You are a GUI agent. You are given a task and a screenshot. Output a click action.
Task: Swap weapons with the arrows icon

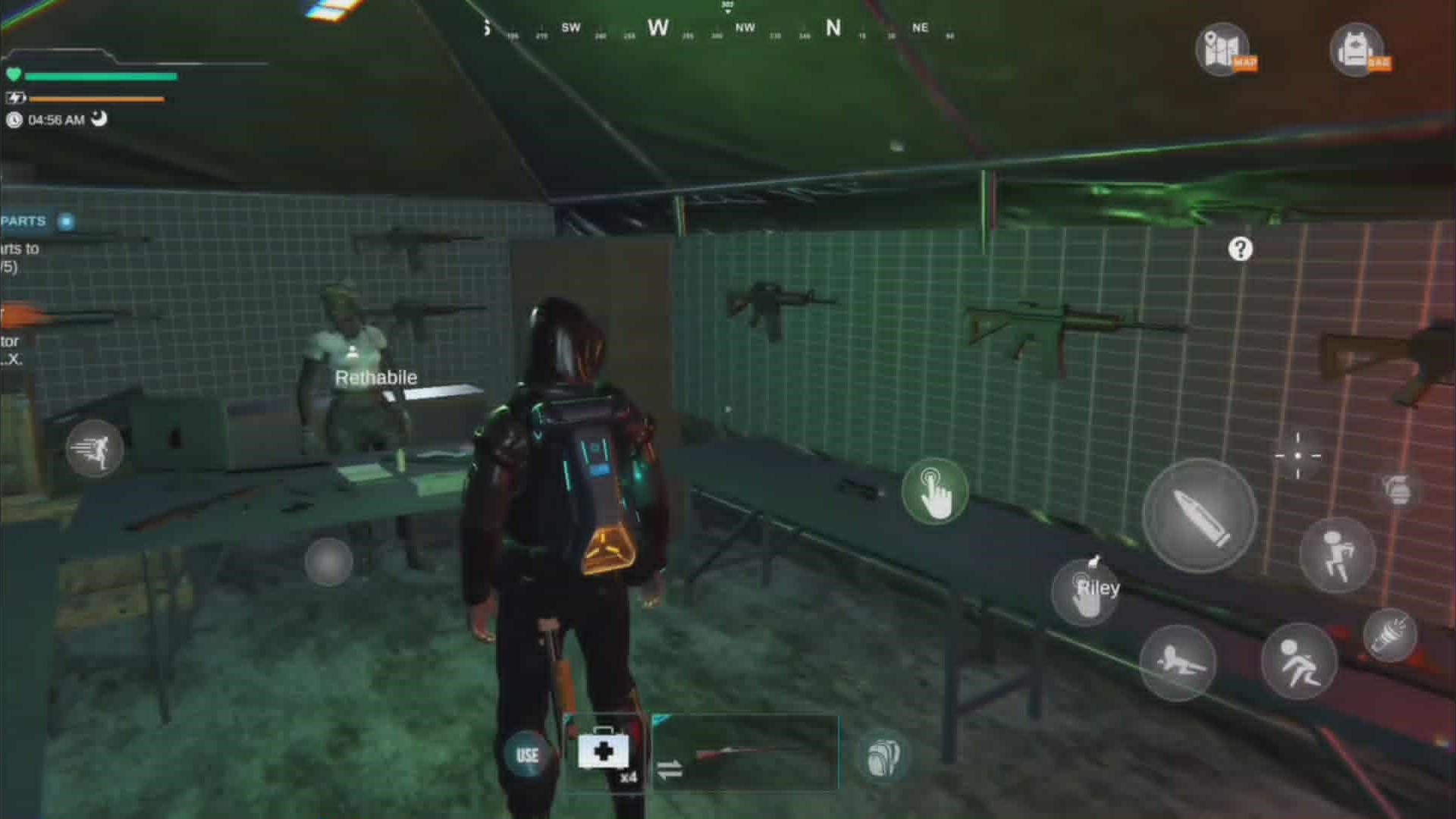[669, 770]
